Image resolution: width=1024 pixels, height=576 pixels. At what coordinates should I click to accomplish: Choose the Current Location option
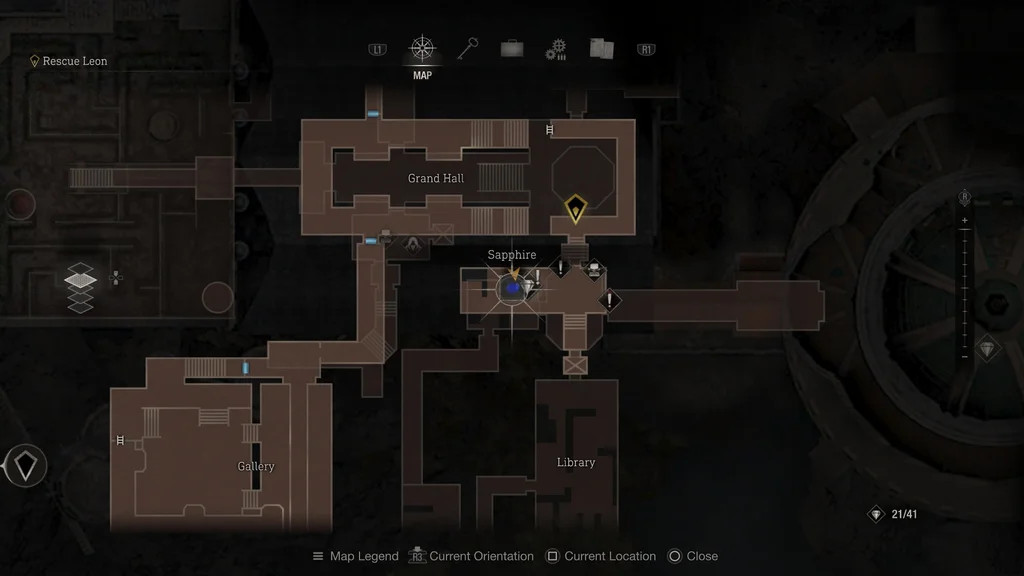[601, 556]
